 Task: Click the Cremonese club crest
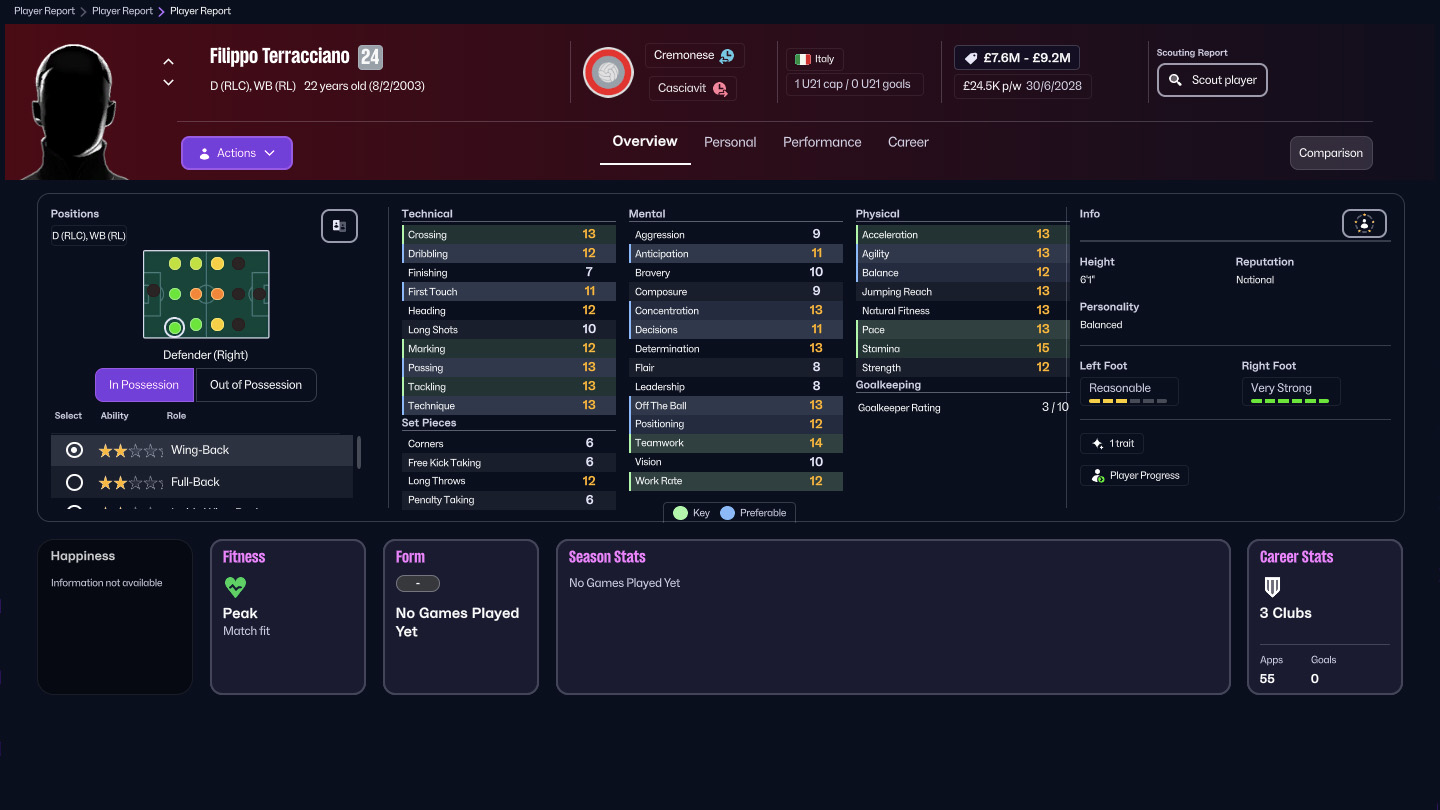[608, 72]
